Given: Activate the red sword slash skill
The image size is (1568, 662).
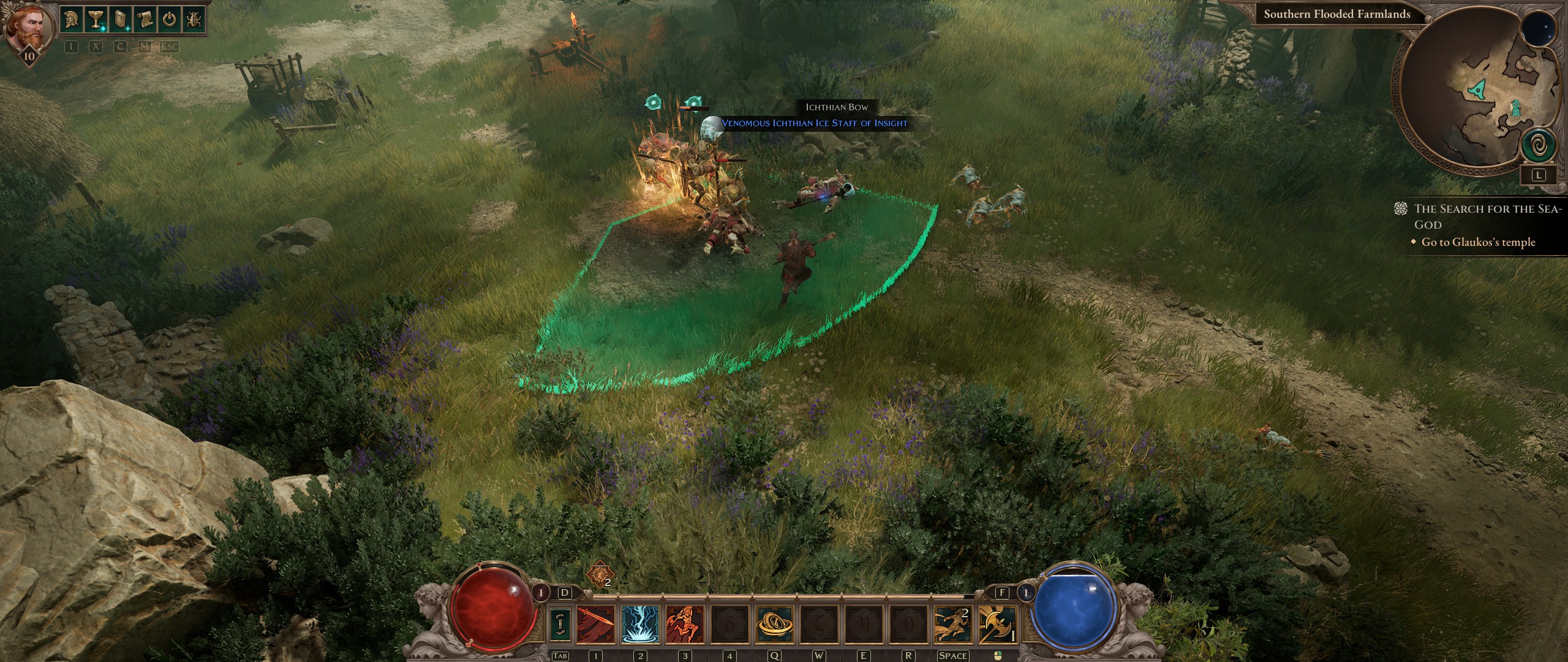Looking at the screenshot, I should pyautogui.click(x=595, y=625).
